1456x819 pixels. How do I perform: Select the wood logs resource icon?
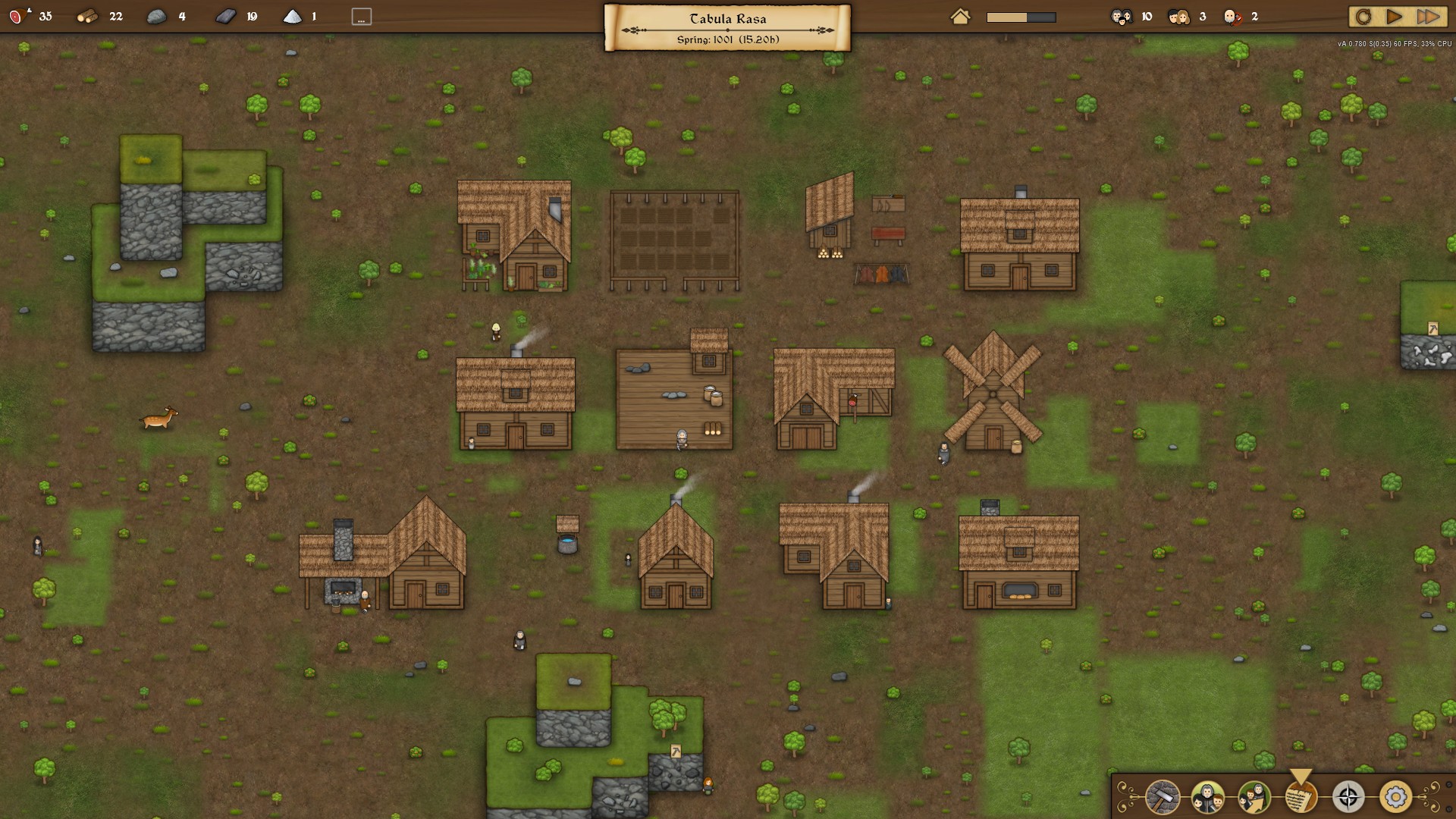pyautogui.click(x=87, y=16)
